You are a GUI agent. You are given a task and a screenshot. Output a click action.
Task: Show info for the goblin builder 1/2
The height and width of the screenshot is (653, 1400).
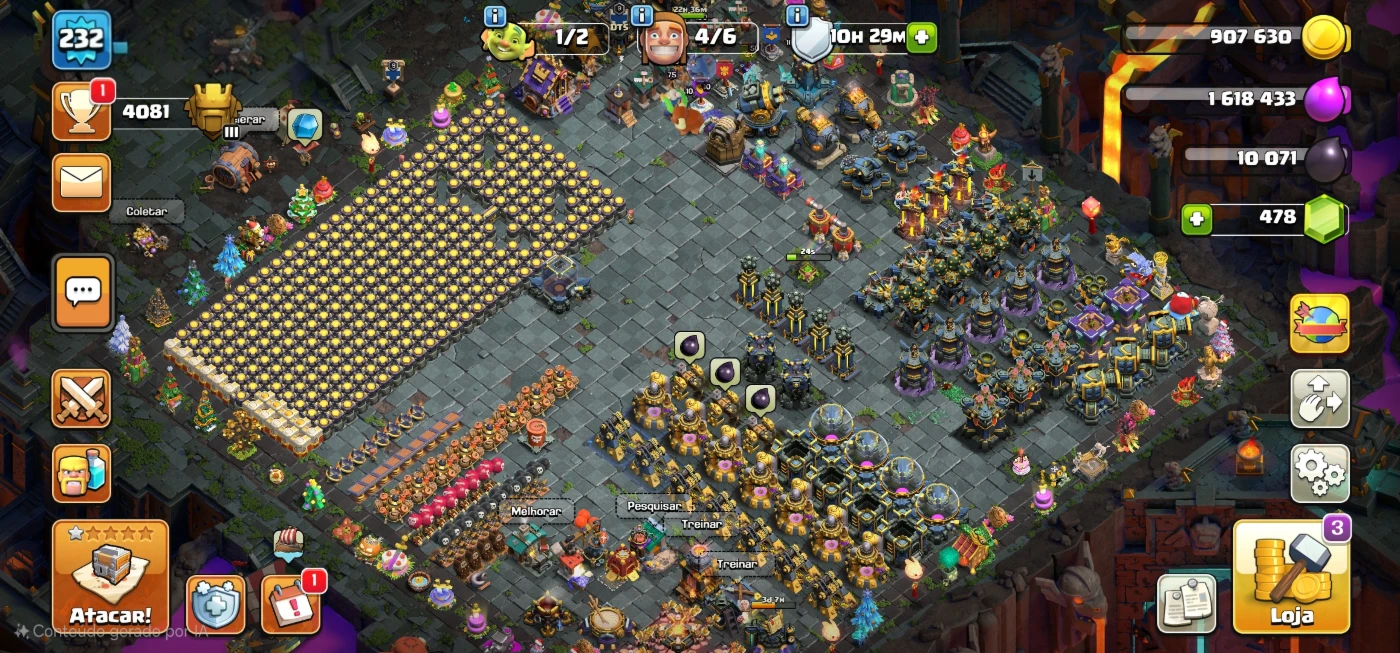pyautogui.click(x=495, y=16)
